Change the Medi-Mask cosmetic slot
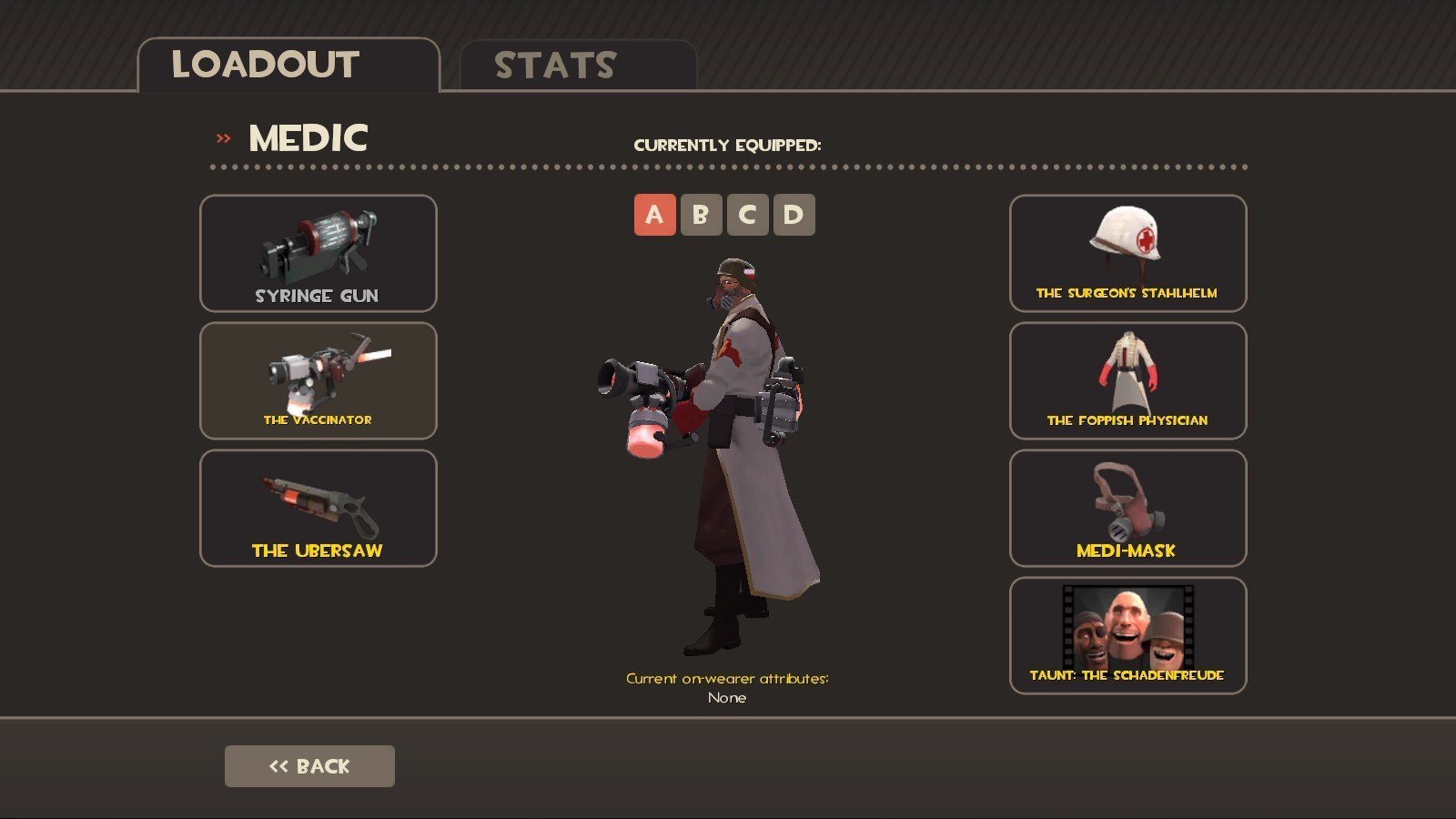Viewport: 1456px width, 819px height. (1127, 508)
